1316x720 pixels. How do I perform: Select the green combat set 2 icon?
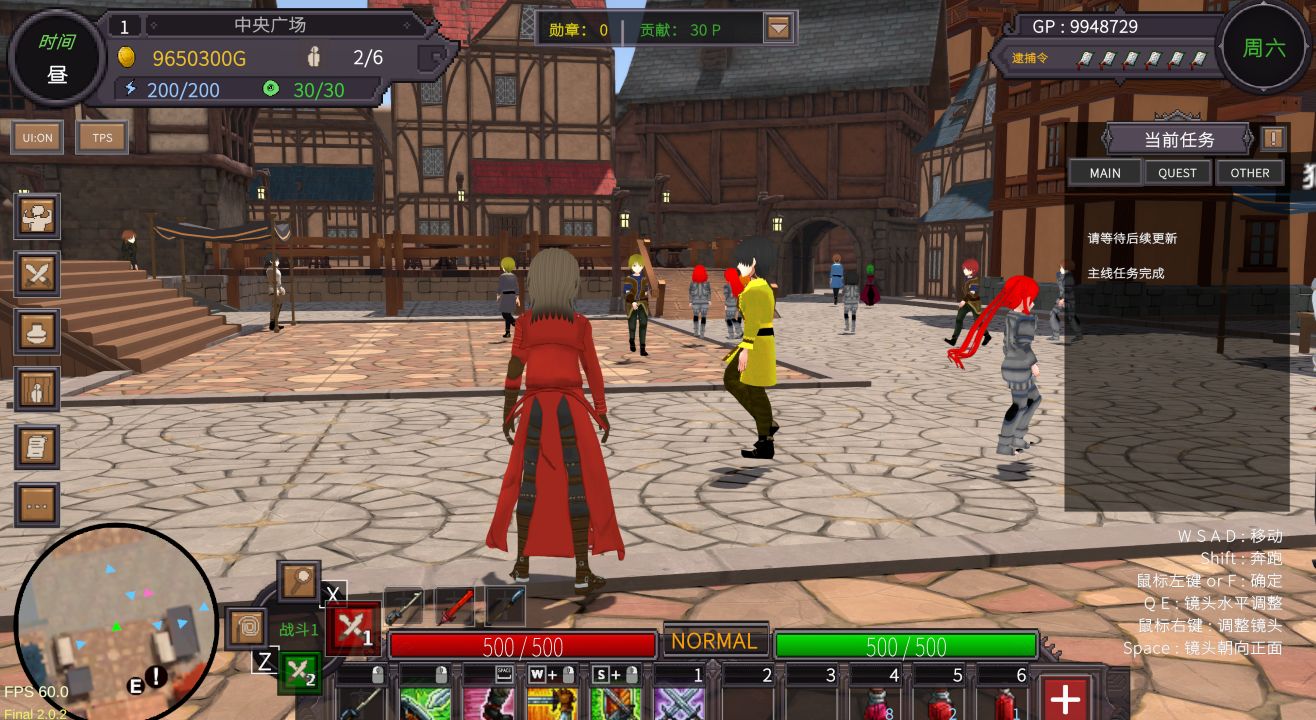tap(299, 674)
